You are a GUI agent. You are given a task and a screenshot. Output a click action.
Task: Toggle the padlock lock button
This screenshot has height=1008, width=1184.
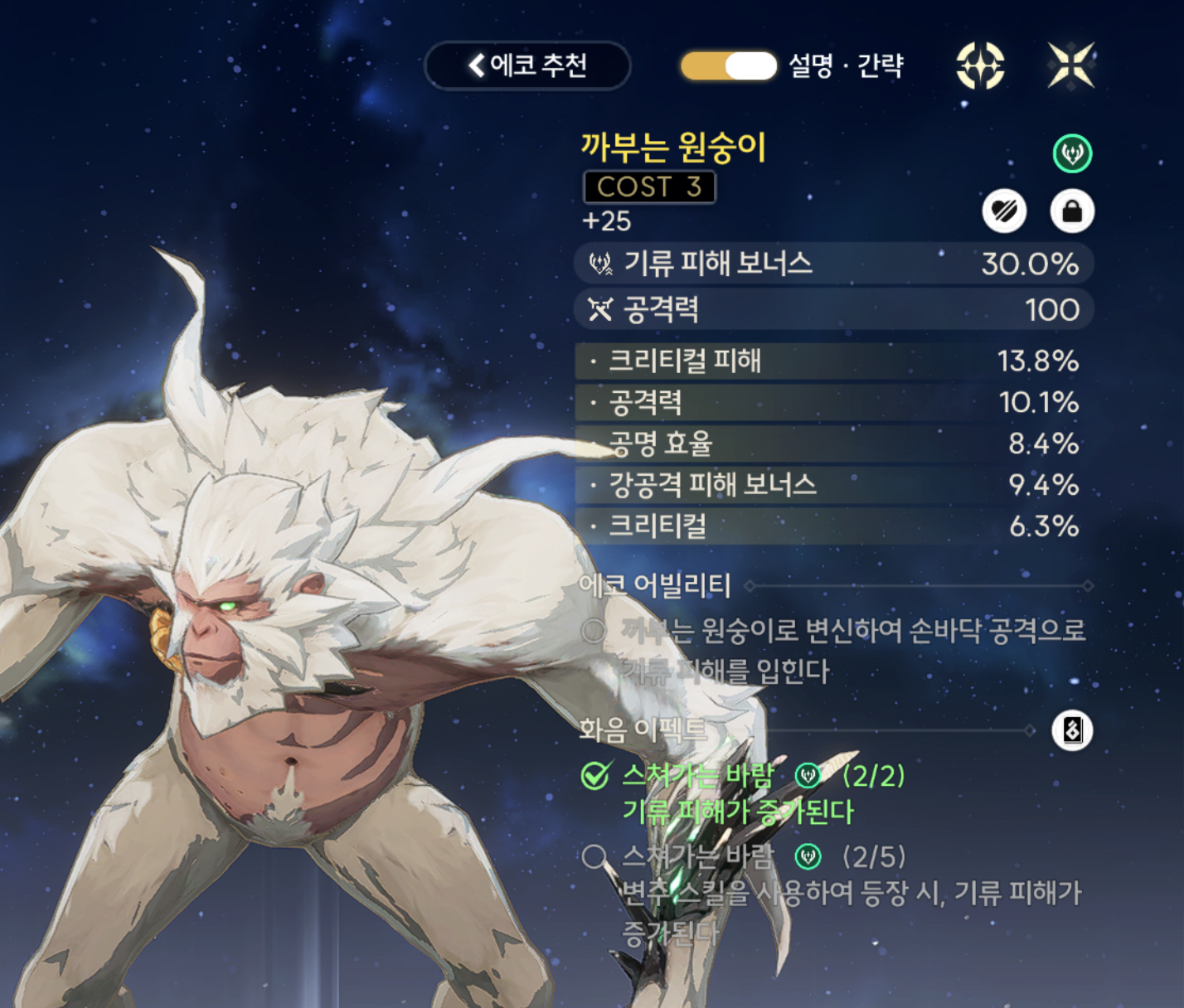(x=1071, y=212)
